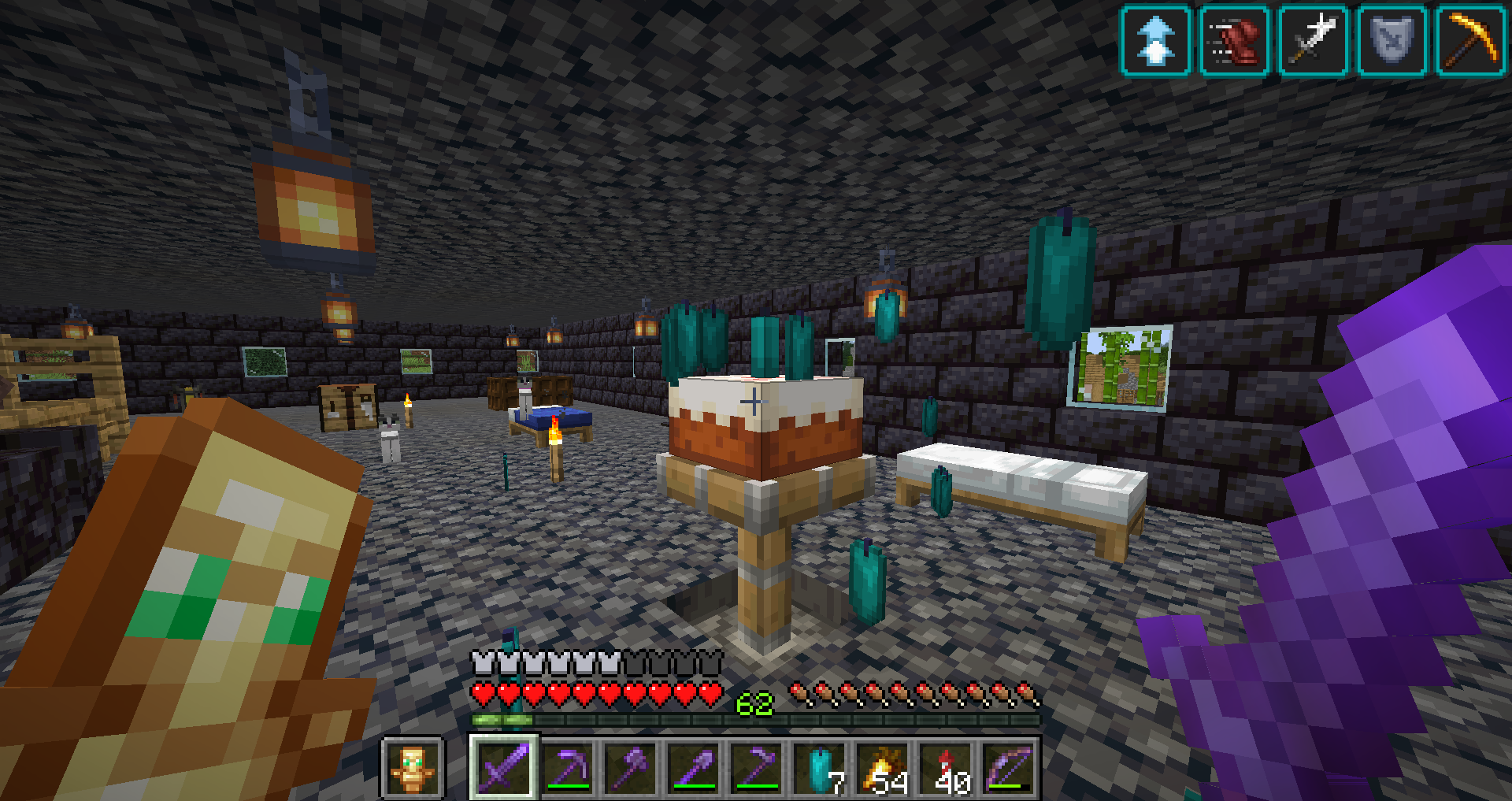Click the Strength sword status effect icon
Screen dimensions: 1512x801
pos(1314,40)
